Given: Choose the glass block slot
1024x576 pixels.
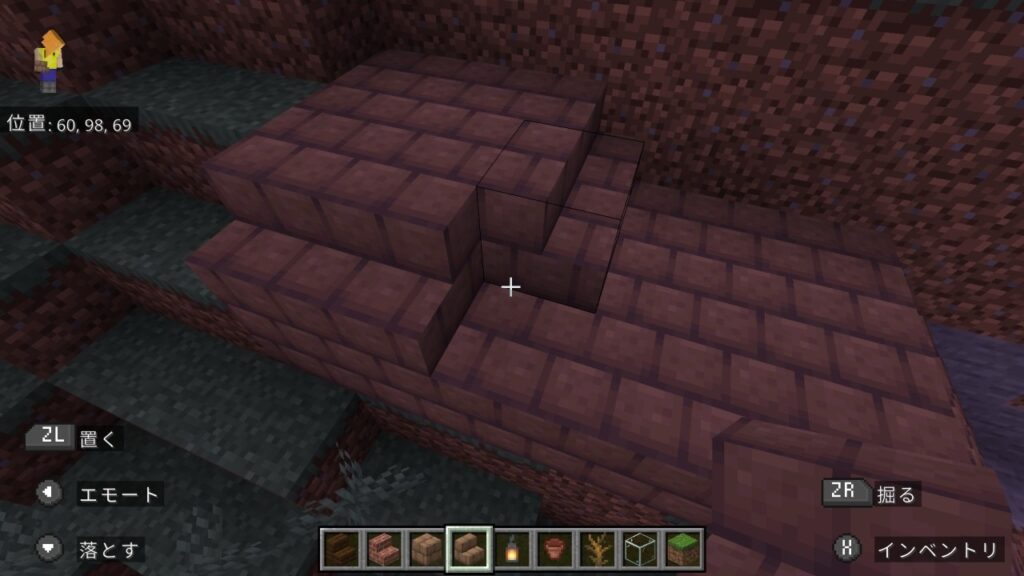Looking at the screenshot, I should [x=640, y=549].
